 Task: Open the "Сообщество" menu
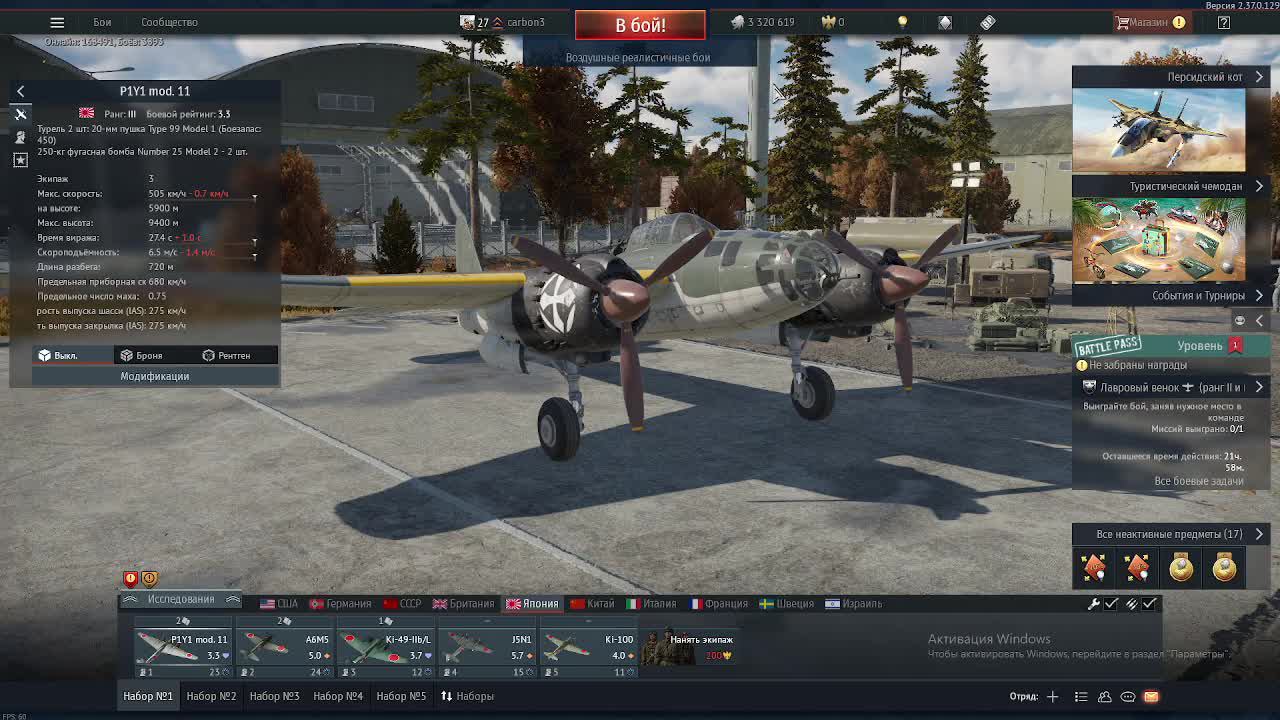click(x=169, y=22)
